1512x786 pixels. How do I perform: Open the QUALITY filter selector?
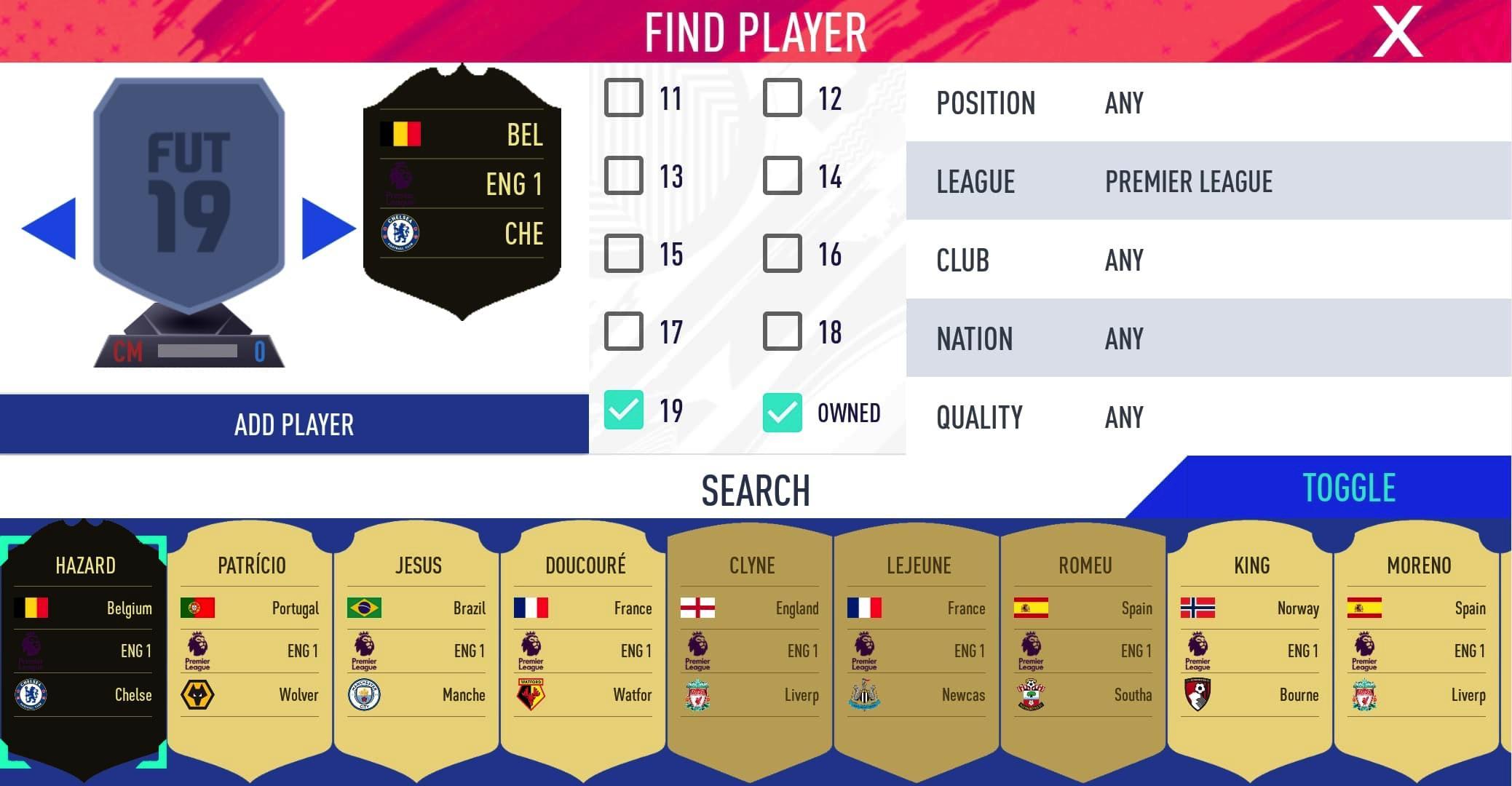click(1208, 417)
